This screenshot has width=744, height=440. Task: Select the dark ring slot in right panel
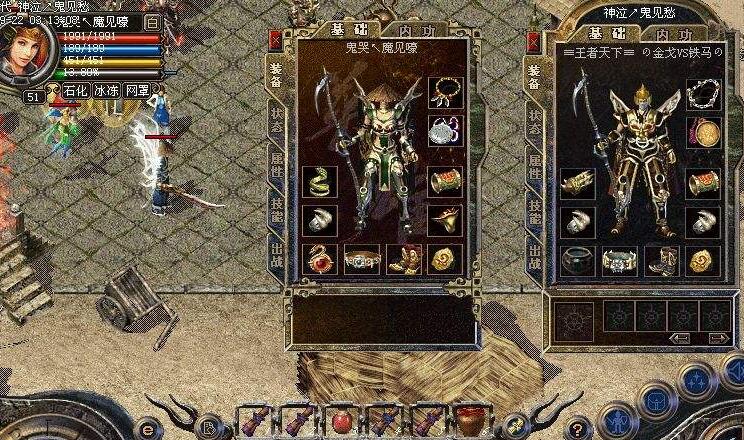tap(577, 260)
